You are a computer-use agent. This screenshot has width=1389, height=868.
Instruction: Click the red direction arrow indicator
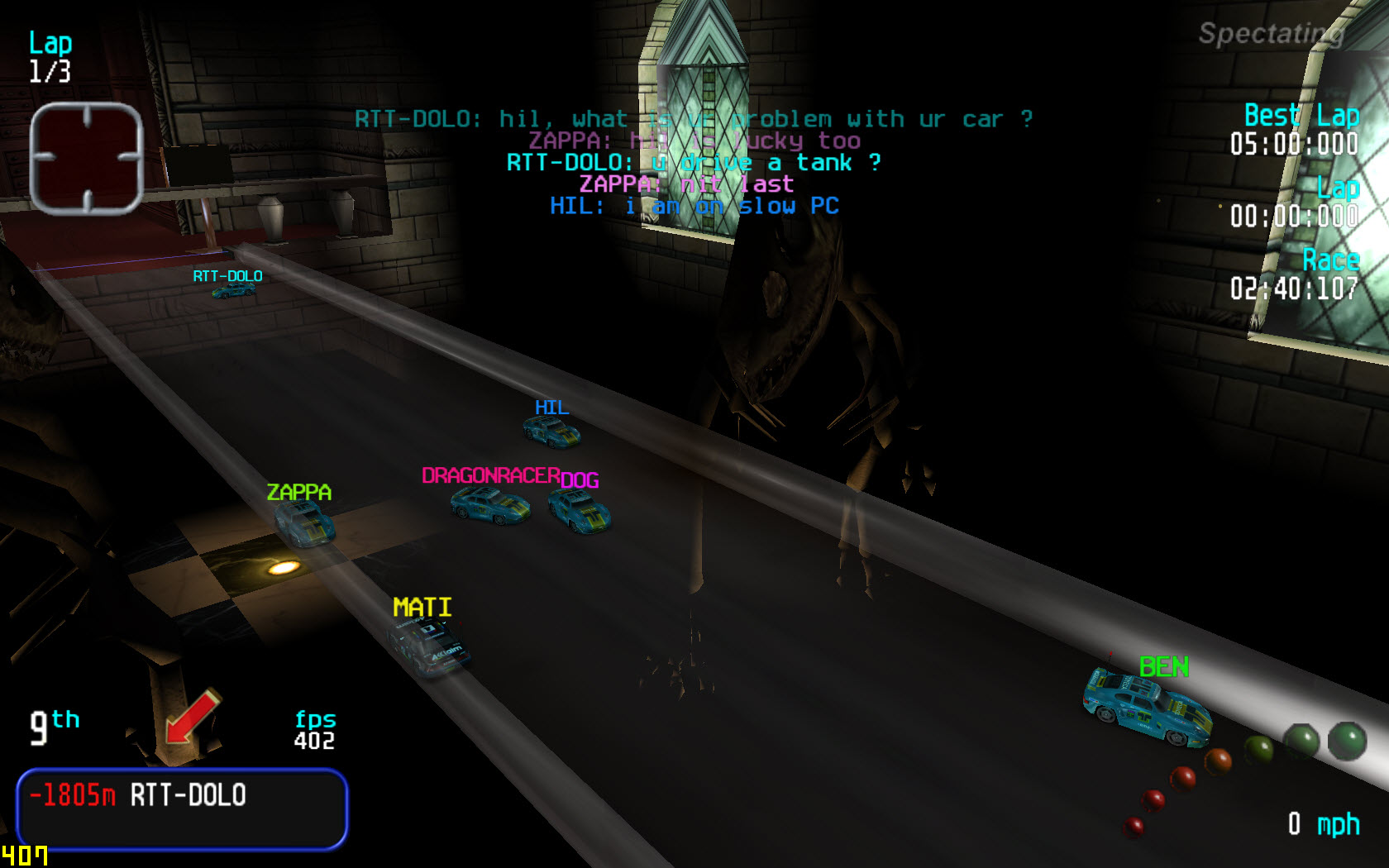click(x=192, y=716)
